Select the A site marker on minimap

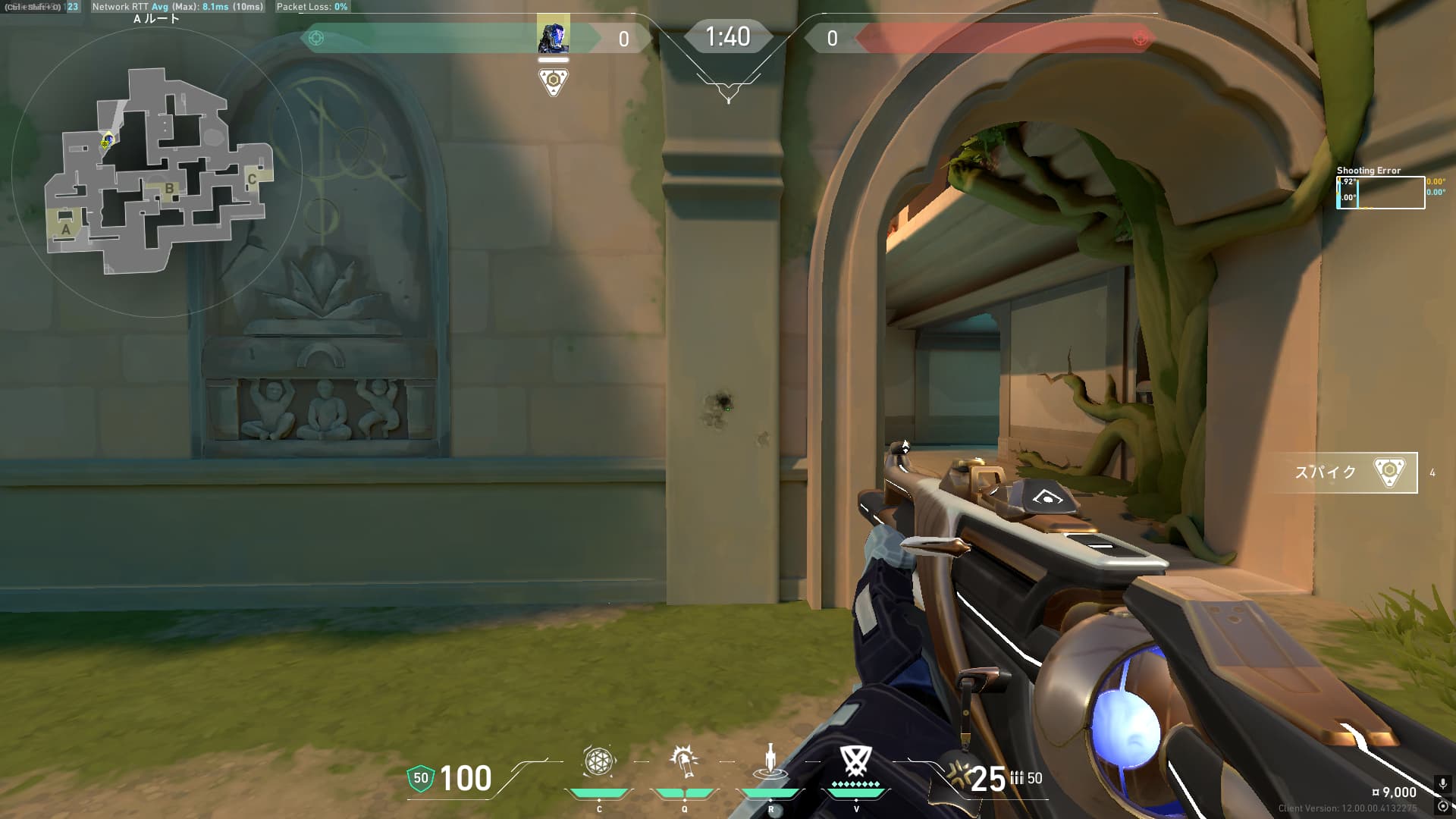66,229
